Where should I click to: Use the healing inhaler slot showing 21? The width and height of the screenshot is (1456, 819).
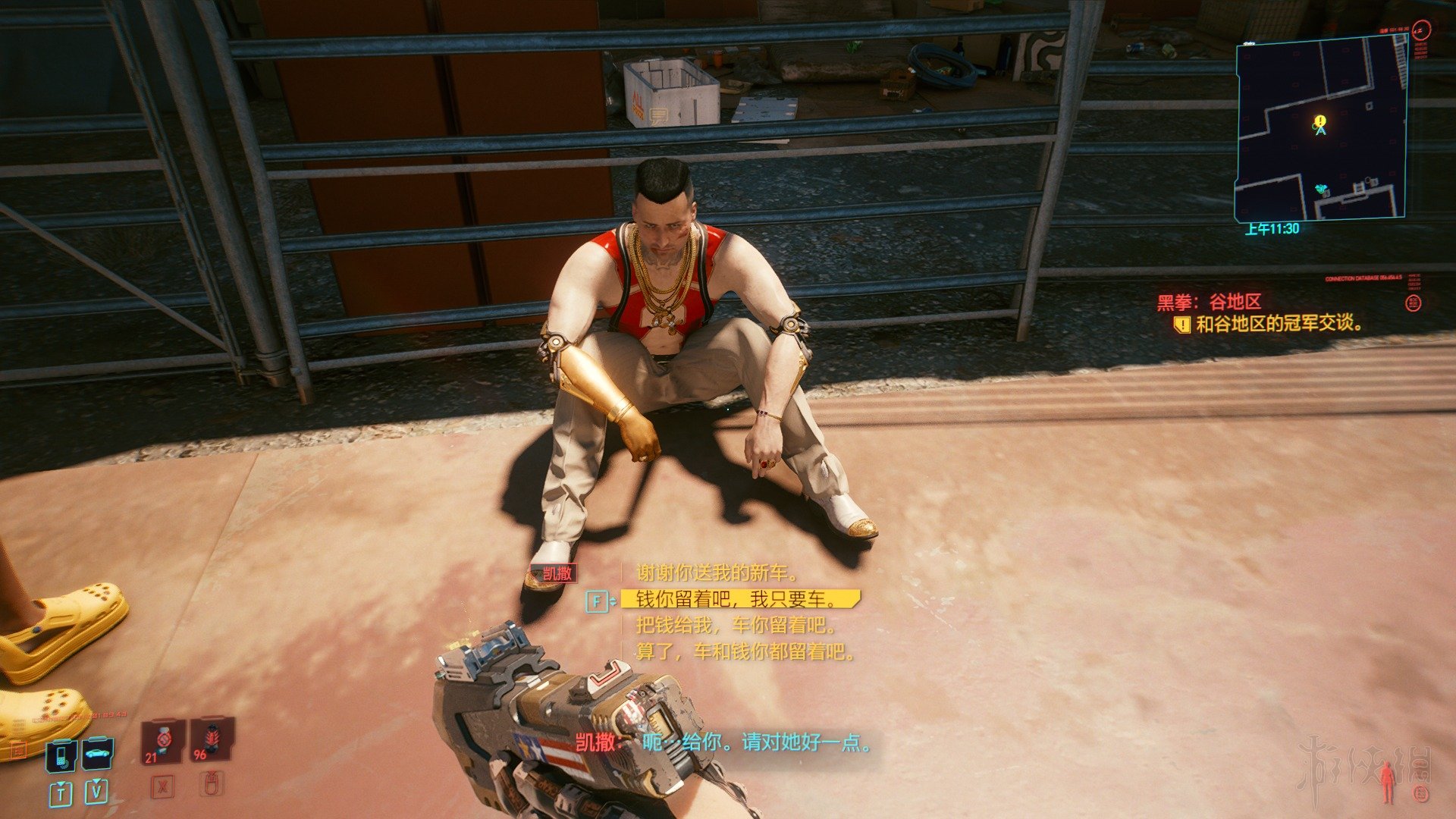(162, 739)
